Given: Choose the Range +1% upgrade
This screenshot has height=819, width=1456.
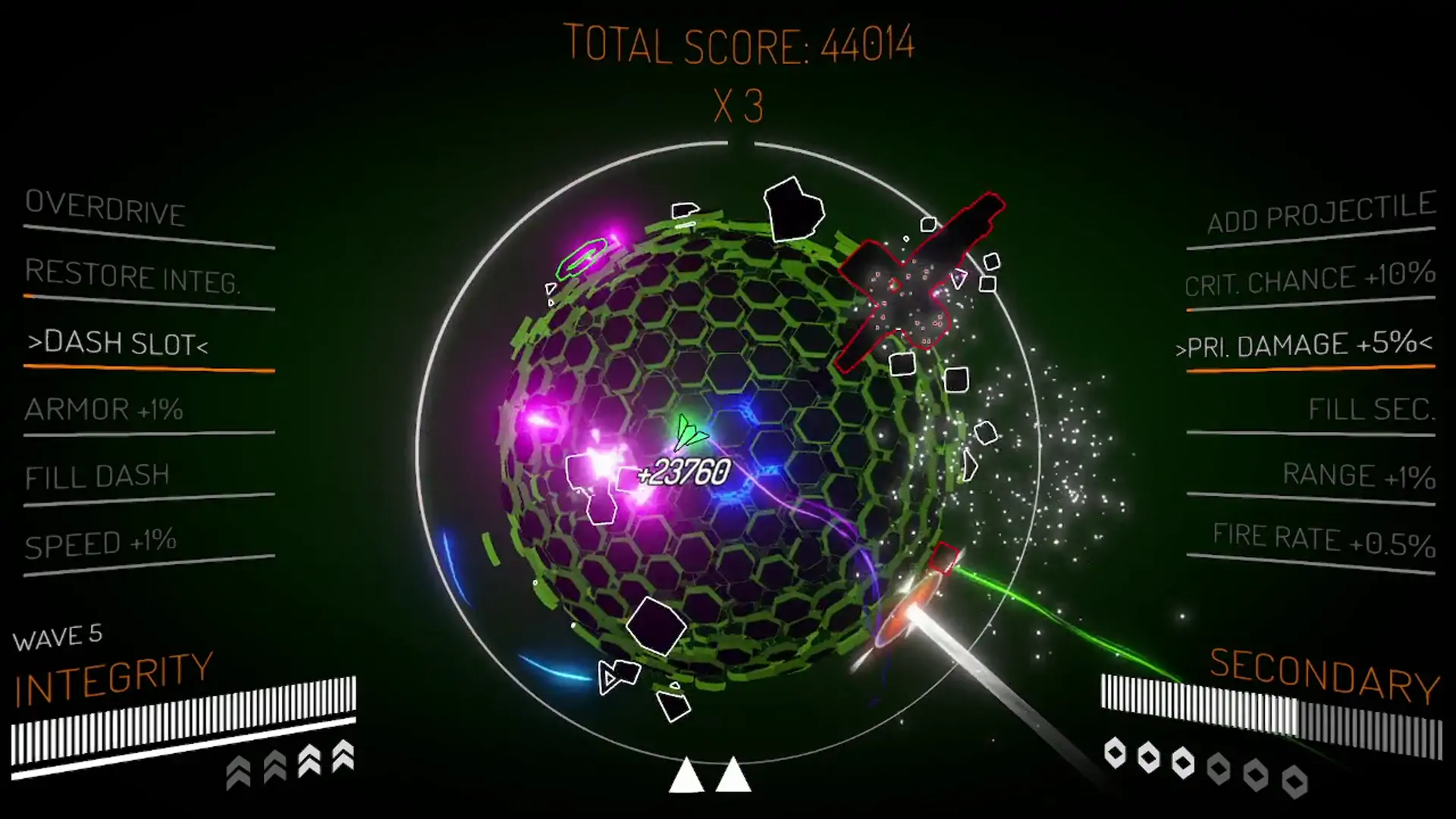Looking at the screenshot, I should tap(1359, 475).
